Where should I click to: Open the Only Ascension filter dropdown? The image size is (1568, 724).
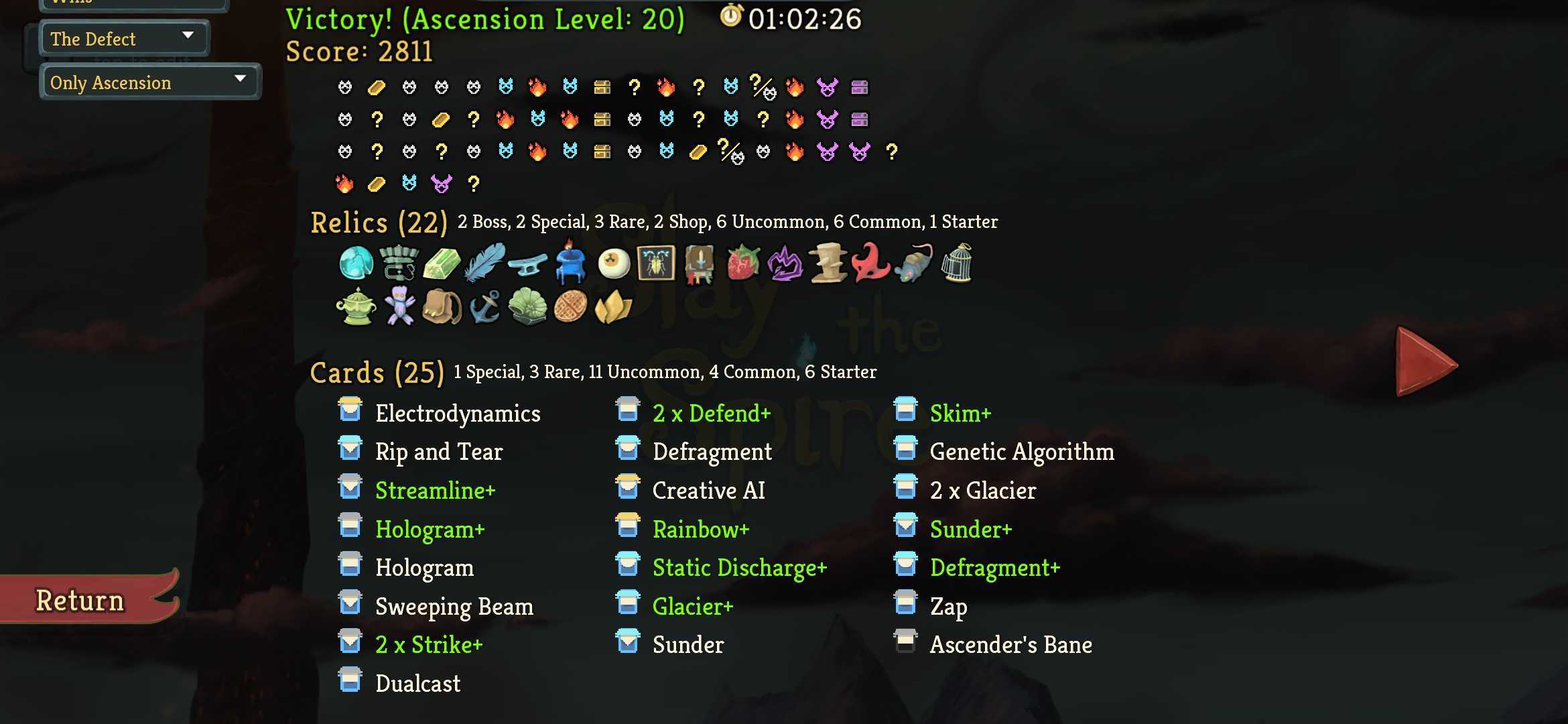pyautogui.click(x=149, y=82)
